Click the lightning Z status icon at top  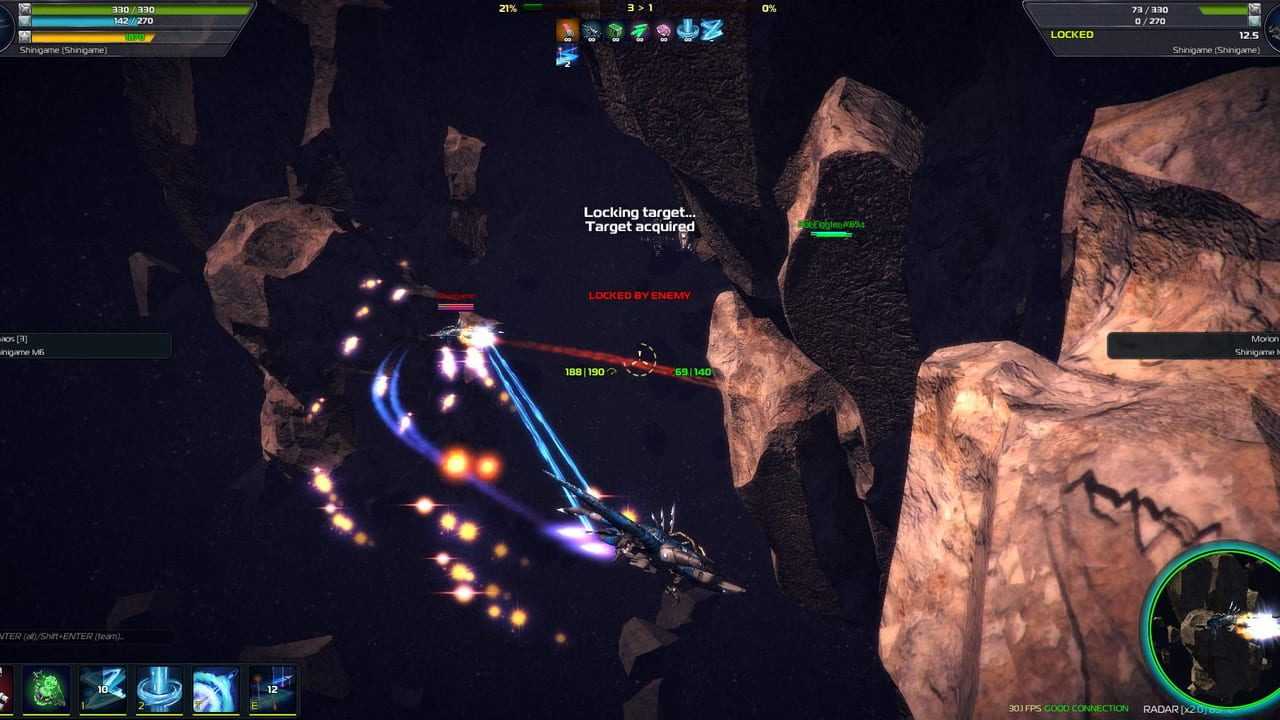pos(711,31)
